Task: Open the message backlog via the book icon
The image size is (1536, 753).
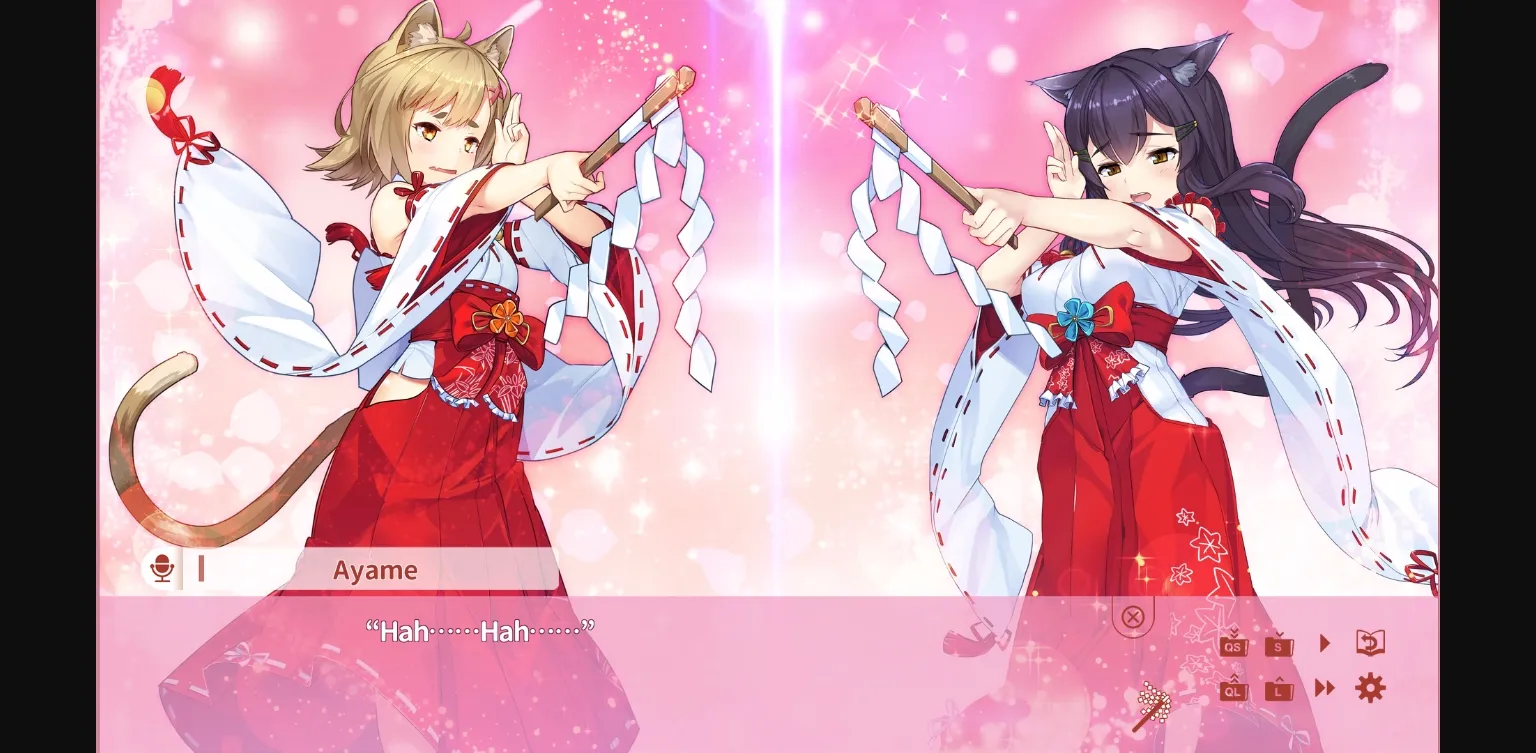Action: pos(1370,643)
